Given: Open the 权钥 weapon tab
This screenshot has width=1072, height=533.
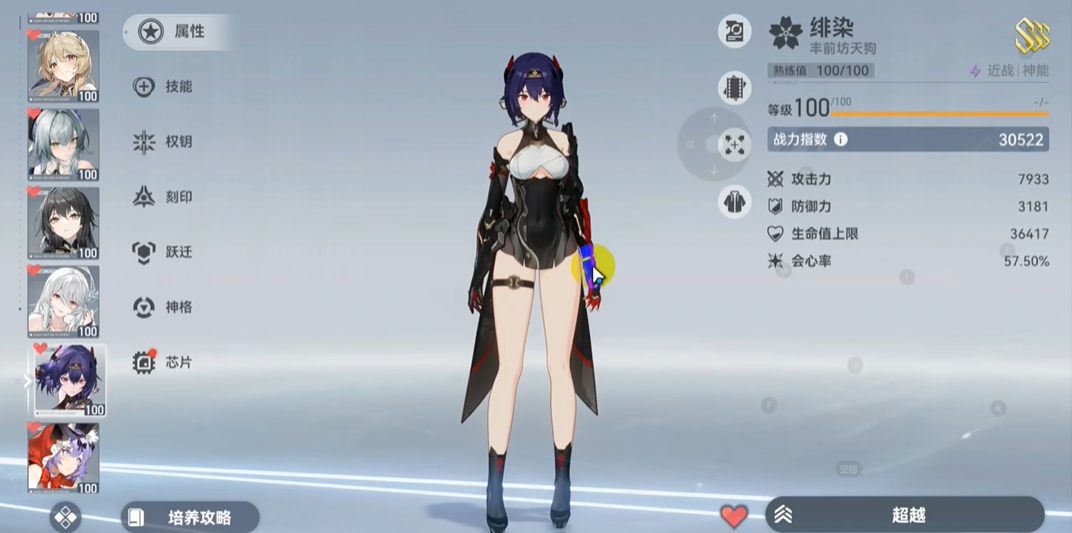Looking at the screenshot, I should point(163,142).
